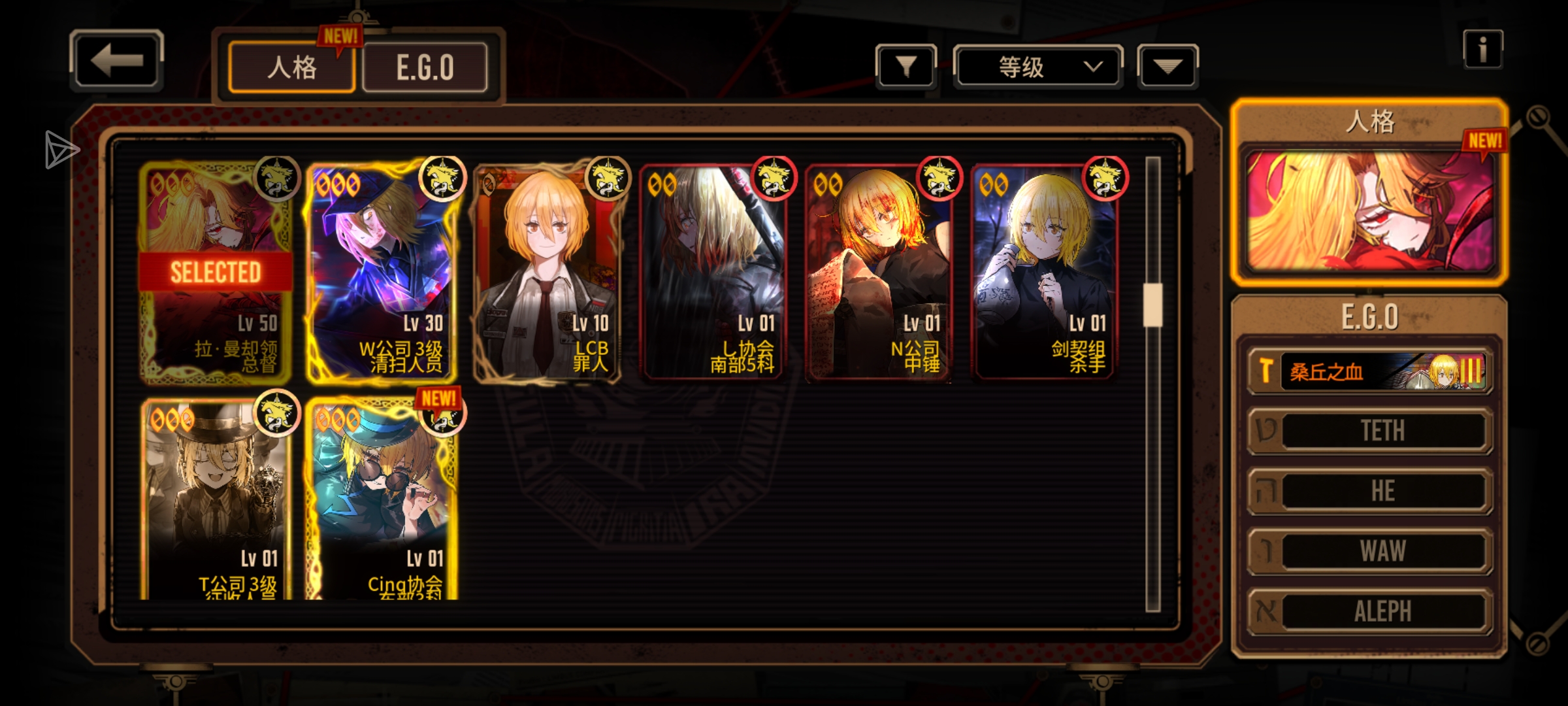Go back with the arrow button
This screenshot has height=706, width=1568.
click(x=116, y=60)
